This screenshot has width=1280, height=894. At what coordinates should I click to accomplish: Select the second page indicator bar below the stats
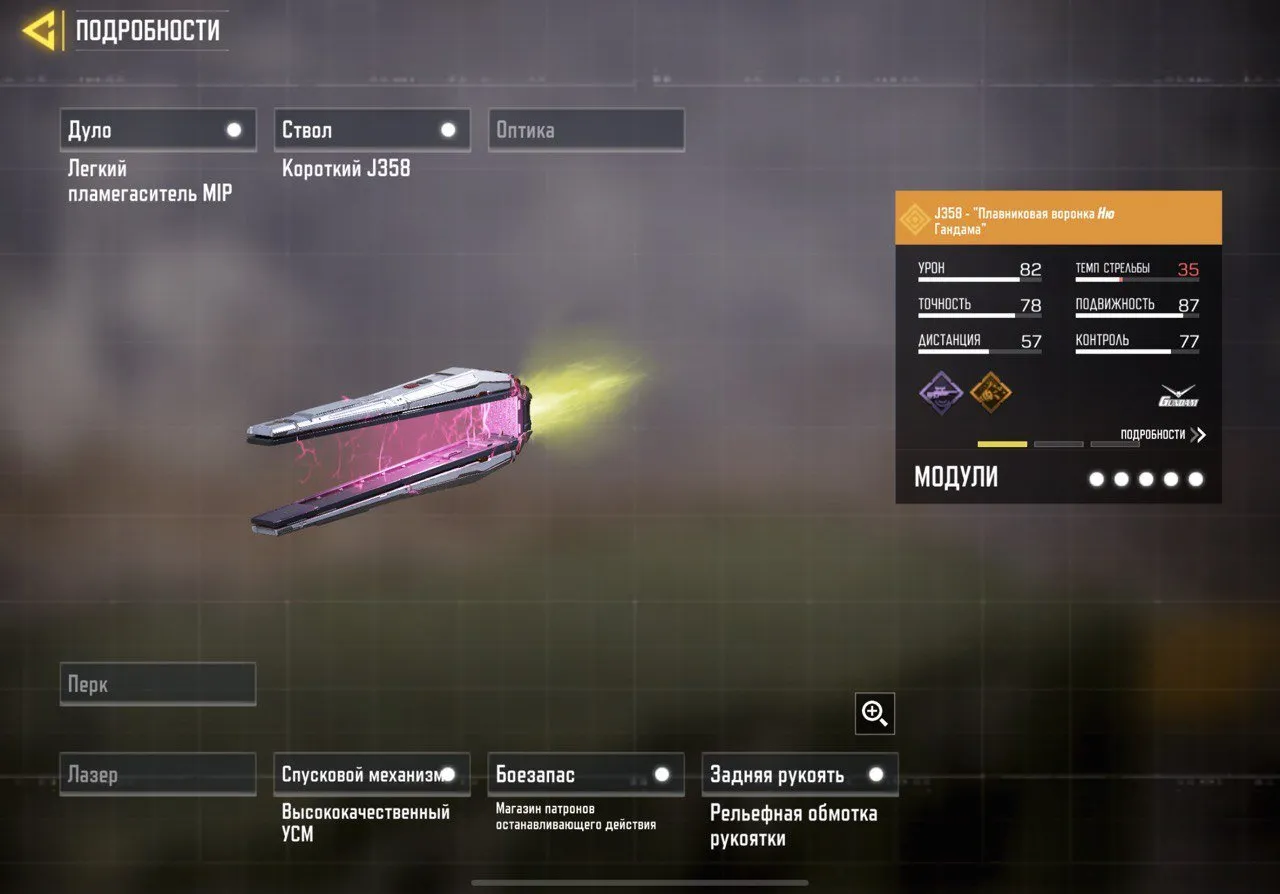point(1059,443)
